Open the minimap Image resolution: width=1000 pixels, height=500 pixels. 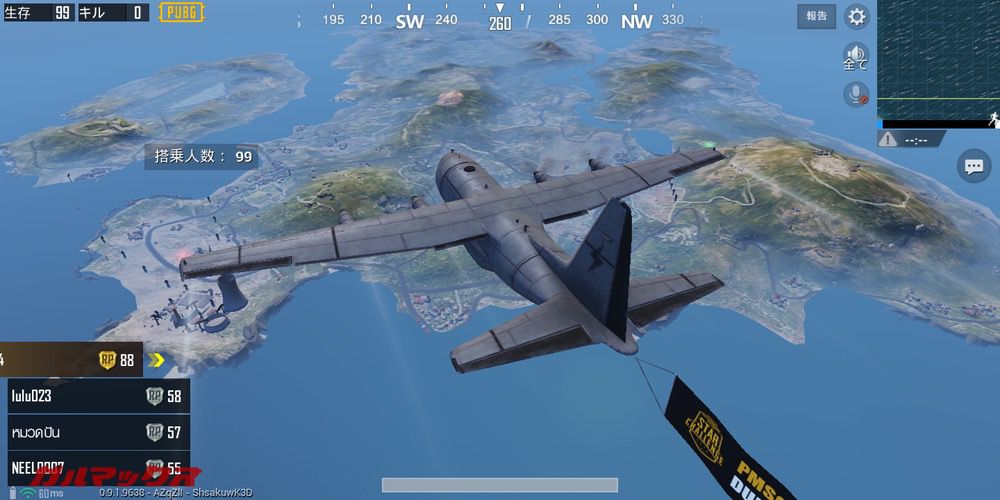click(938, 60)
